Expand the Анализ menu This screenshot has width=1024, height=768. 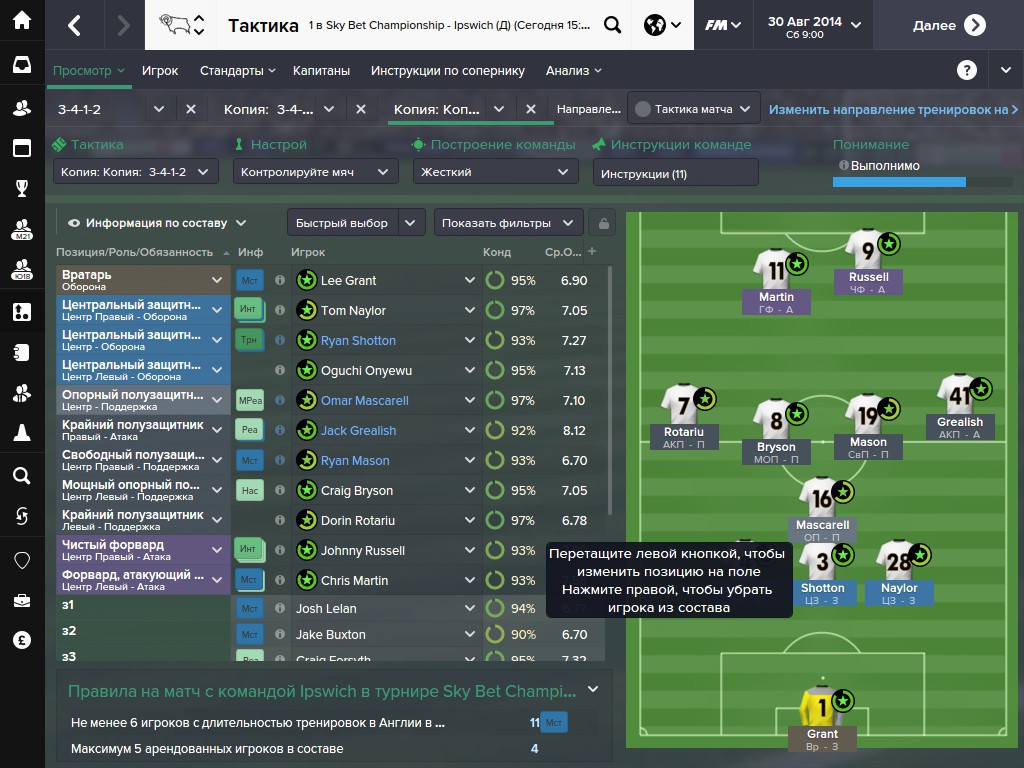click(x=573, y=71)
